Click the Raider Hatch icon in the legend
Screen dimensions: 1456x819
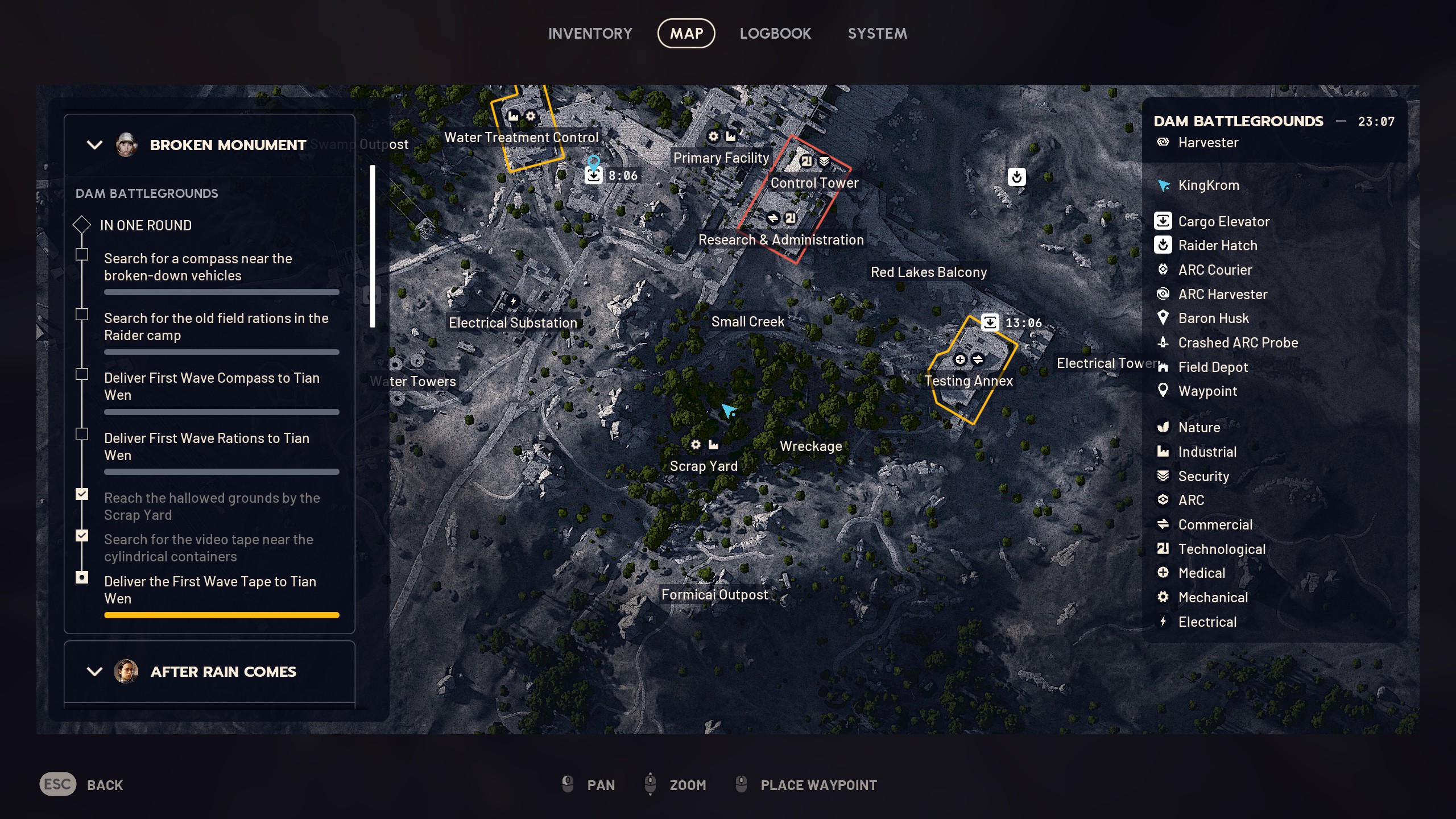[x=1163, y=245]
